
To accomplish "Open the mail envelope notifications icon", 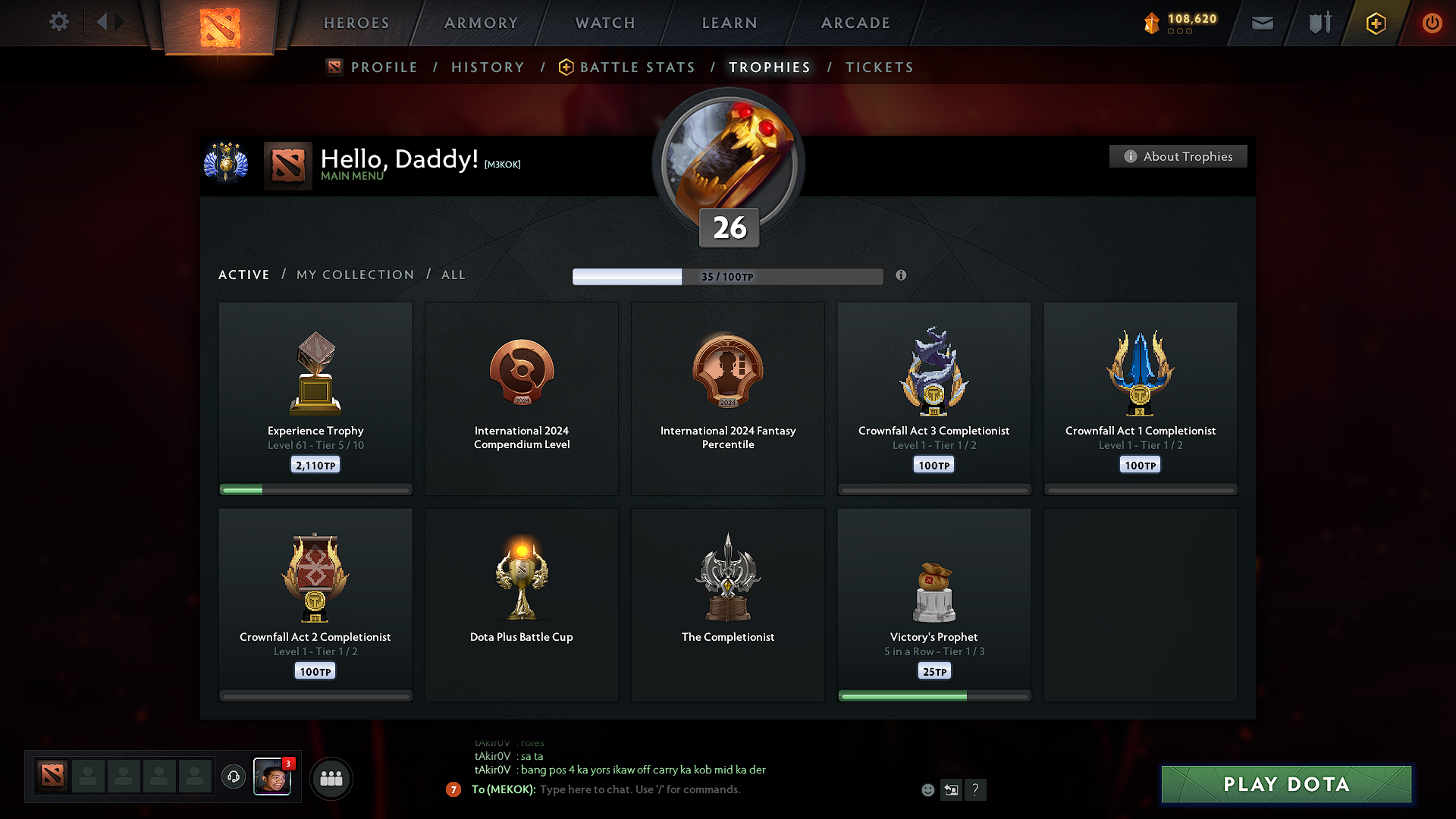I will [x=1261, y=23].
